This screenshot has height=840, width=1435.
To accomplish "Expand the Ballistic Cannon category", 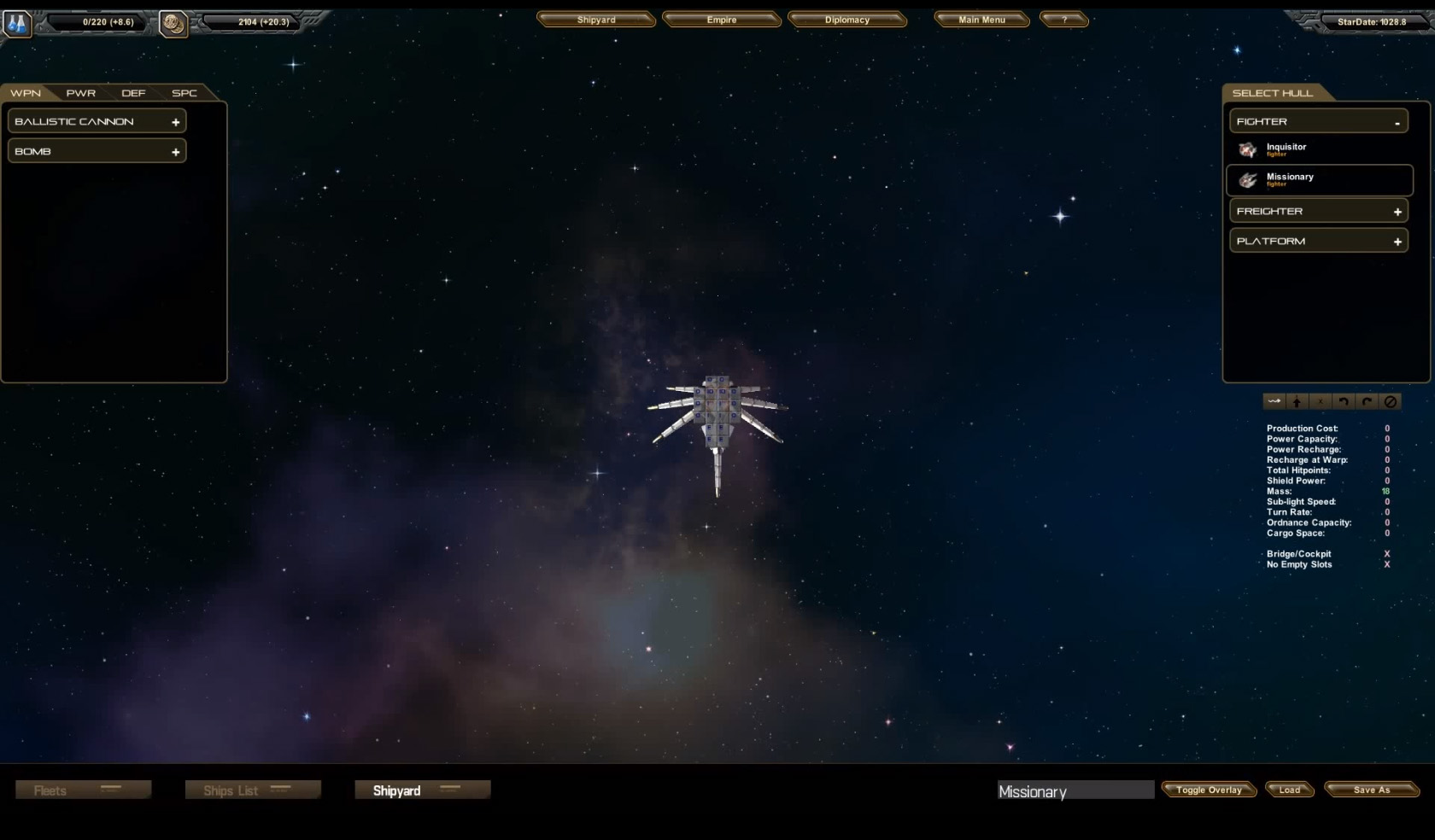I will pyautogui.click(x=97, y=121).
